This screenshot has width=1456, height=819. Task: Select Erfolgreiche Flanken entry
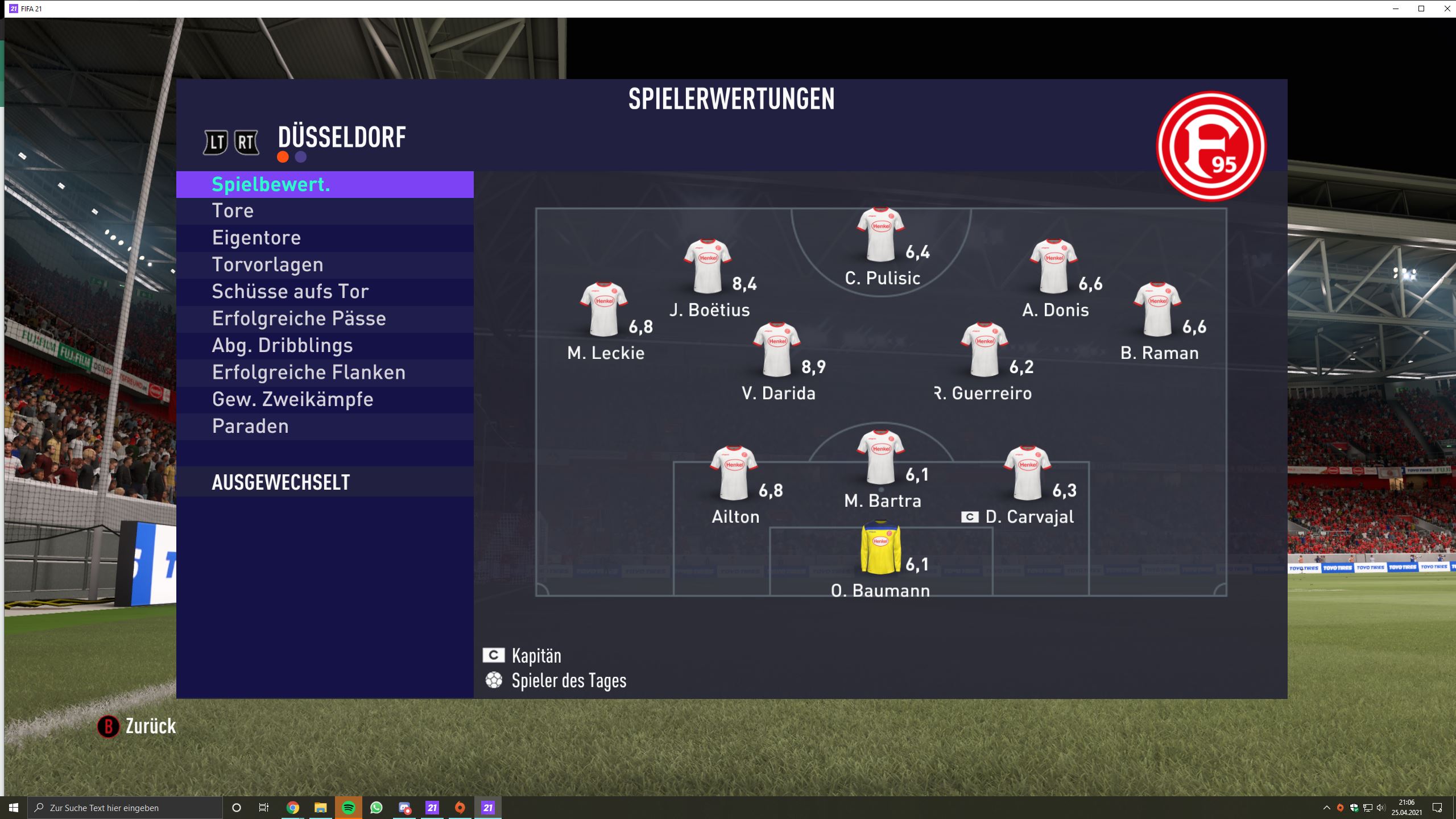[x=324, y=373]
